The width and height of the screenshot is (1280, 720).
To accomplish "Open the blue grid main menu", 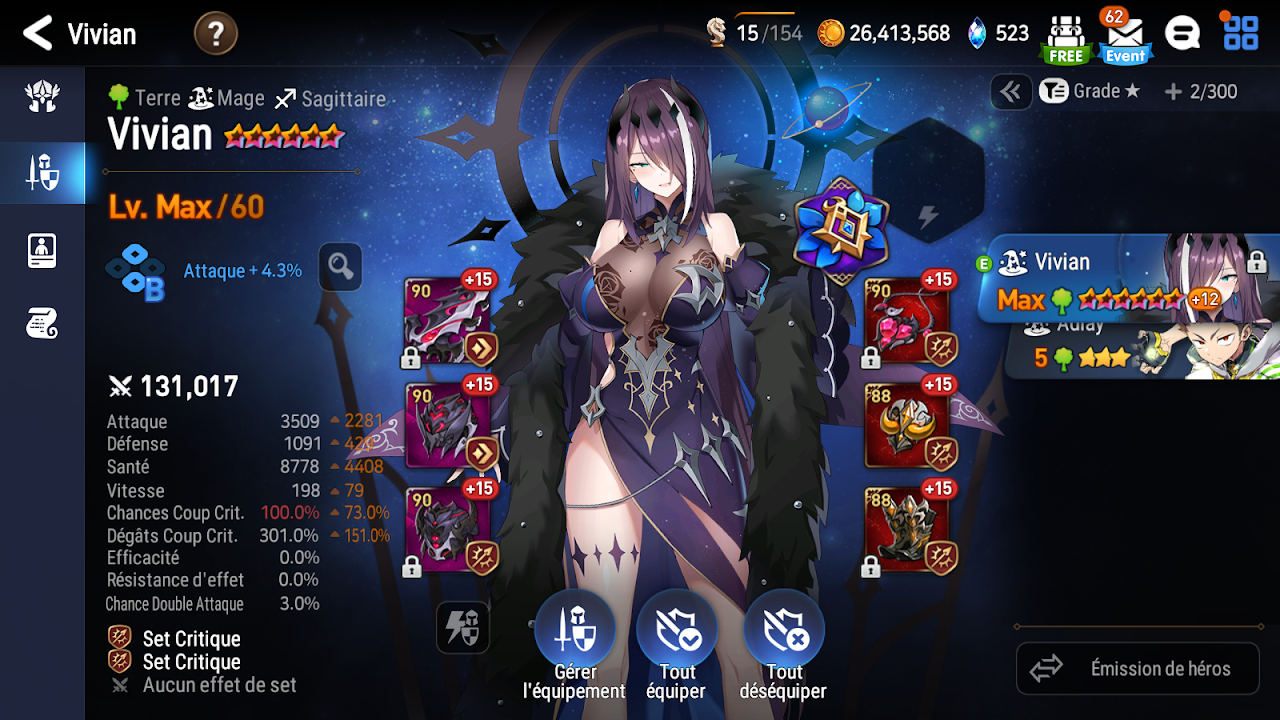I will [x=1241, y=34].
